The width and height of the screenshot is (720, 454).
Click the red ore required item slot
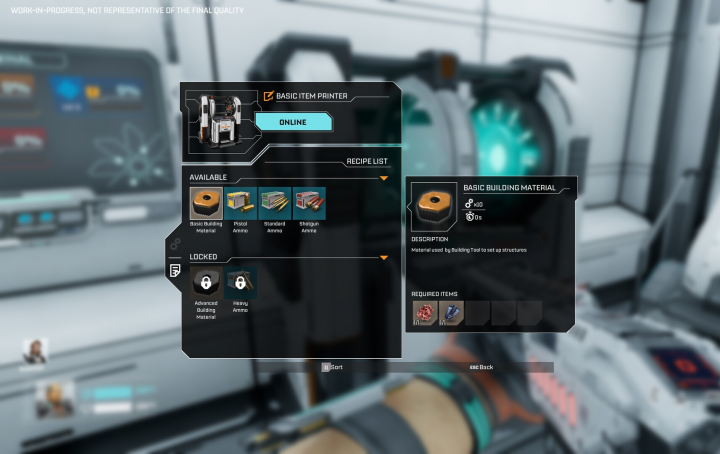tap(424, 313)
